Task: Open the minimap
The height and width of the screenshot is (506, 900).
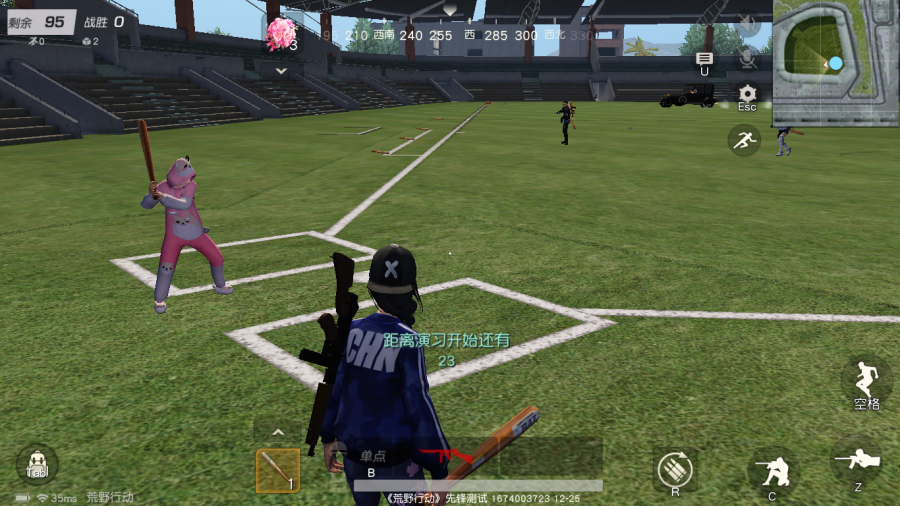Action: (x=835, y=62)
